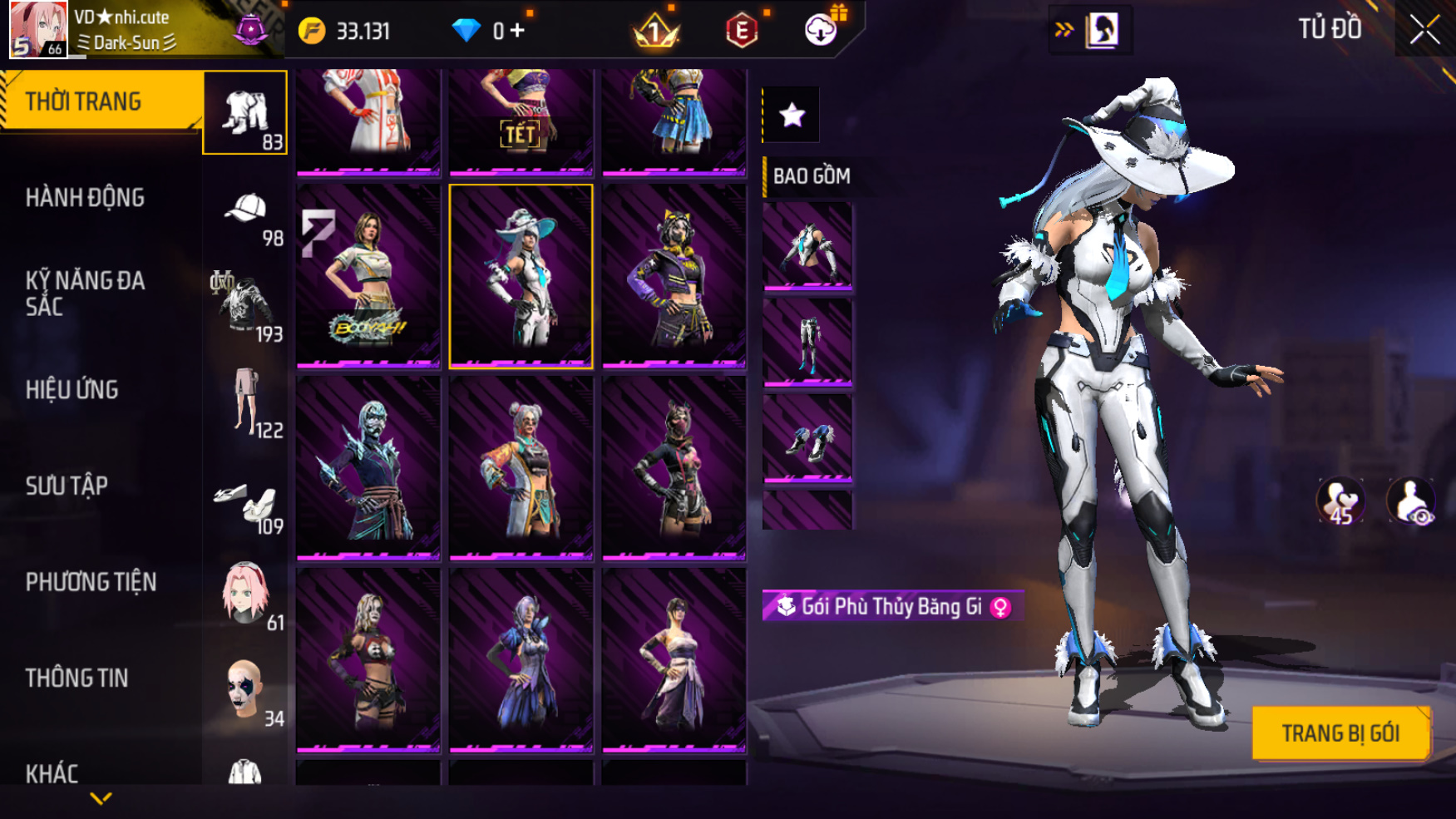The height and width of the screenshot is (819, 1456).
Task: Expand more categories with the down arrow
Action: pyautogui.click(x=101, y=799)
